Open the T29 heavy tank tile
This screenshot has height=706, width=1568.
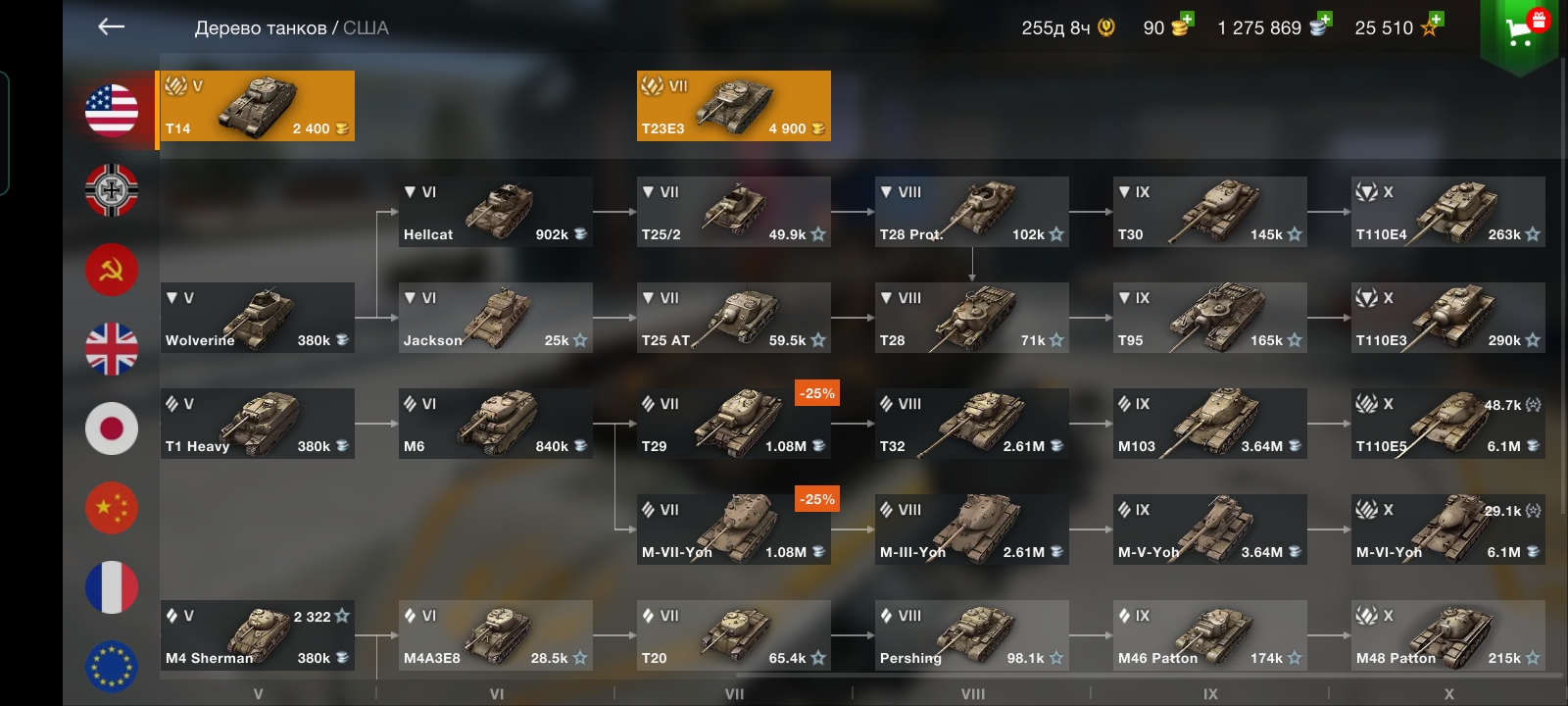point(733,424)
